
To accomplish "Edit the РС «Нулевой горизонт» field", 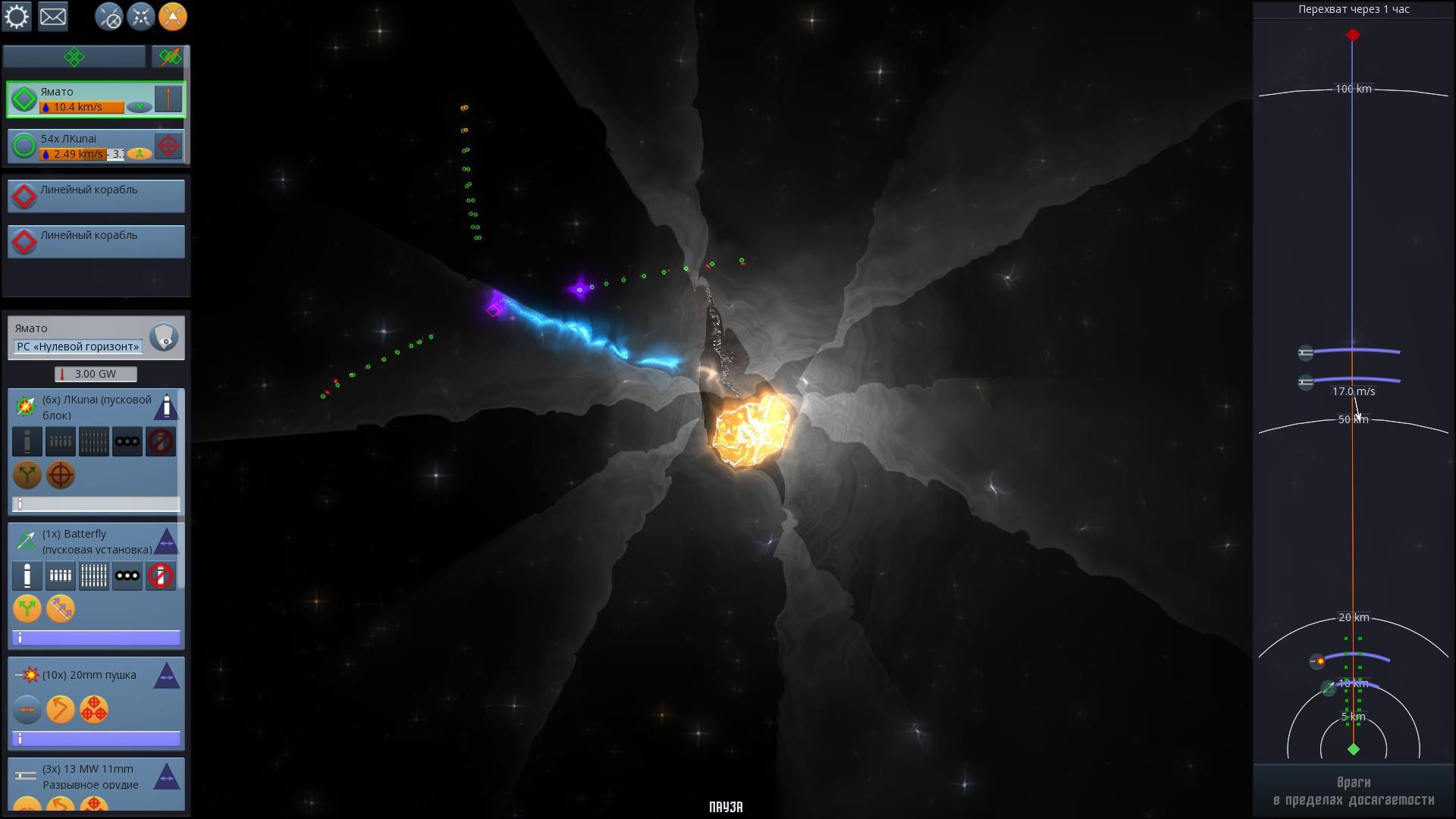I will point(78,347).
